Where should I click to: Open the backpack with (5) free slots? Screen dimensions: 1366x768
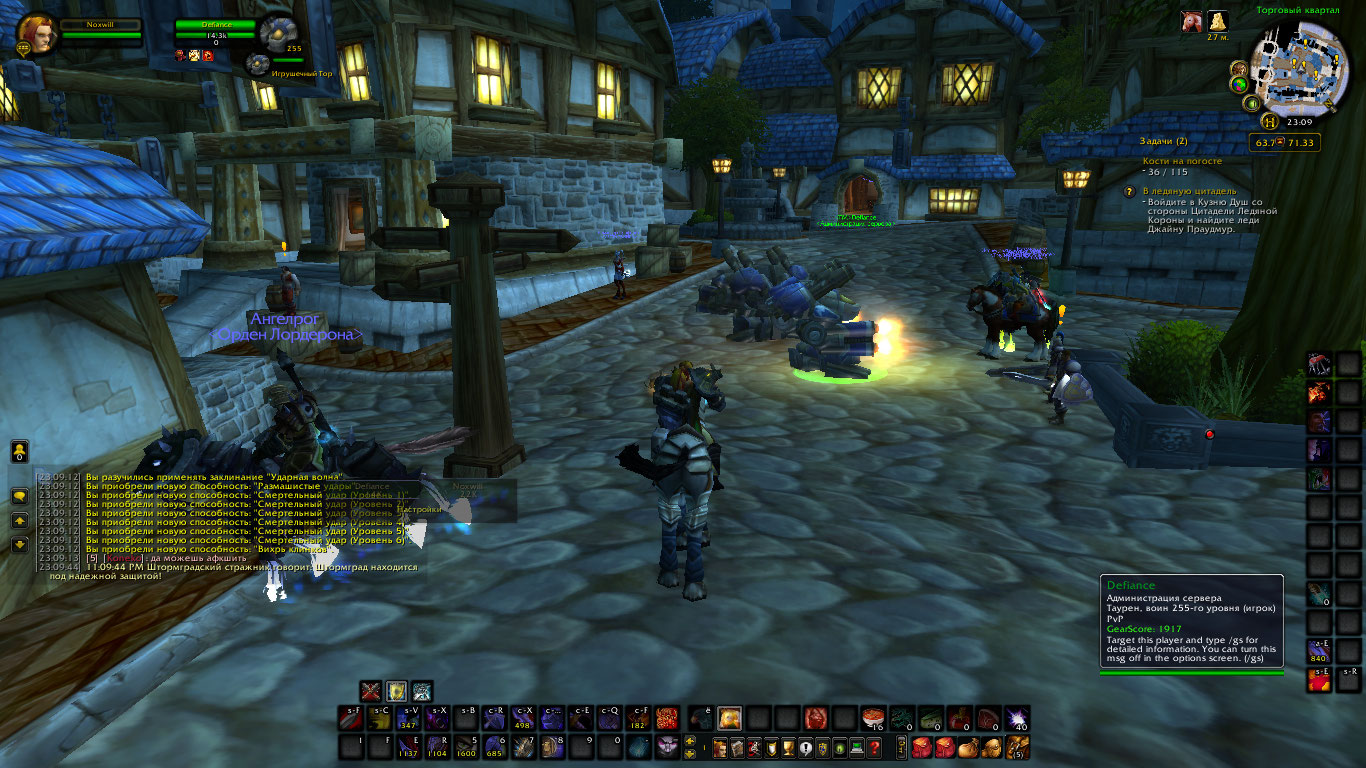click(1017, 747)
